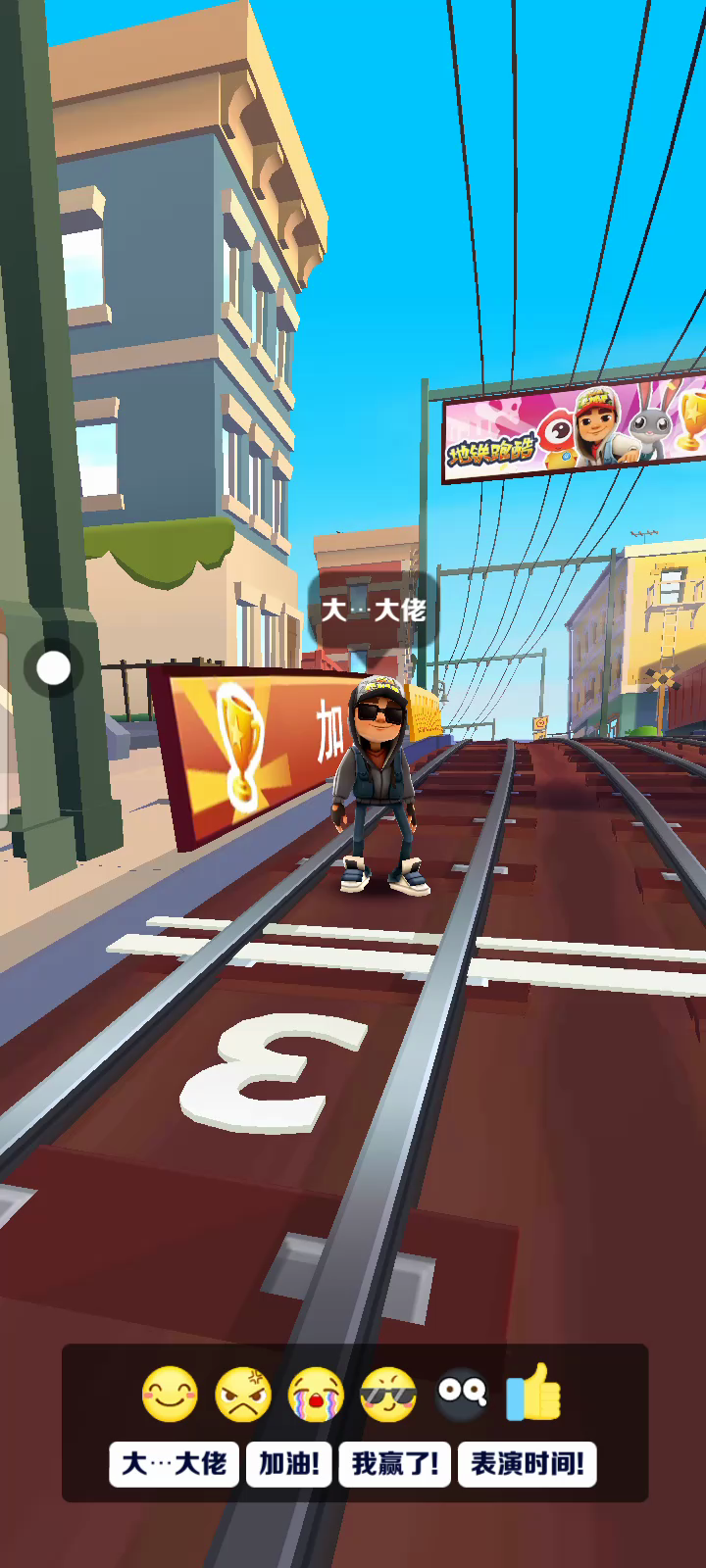Choose the 大…大佬 quick chat phrase button
The height and width of the screenshot is (1568, 706).
click(x=174, y=1464)
